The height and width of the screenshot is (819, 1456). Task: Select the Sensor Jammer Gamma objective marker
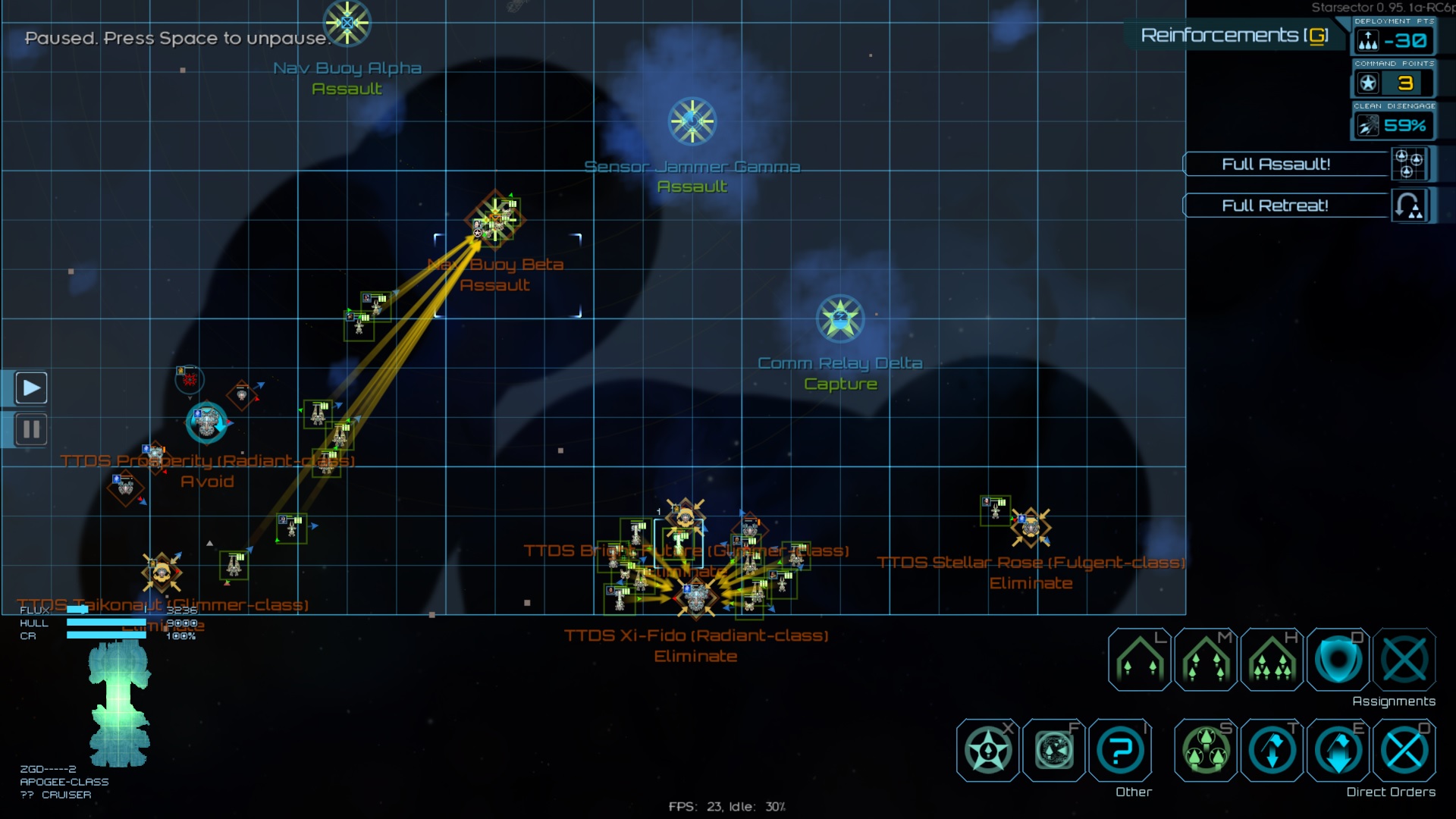click(692, 121)
